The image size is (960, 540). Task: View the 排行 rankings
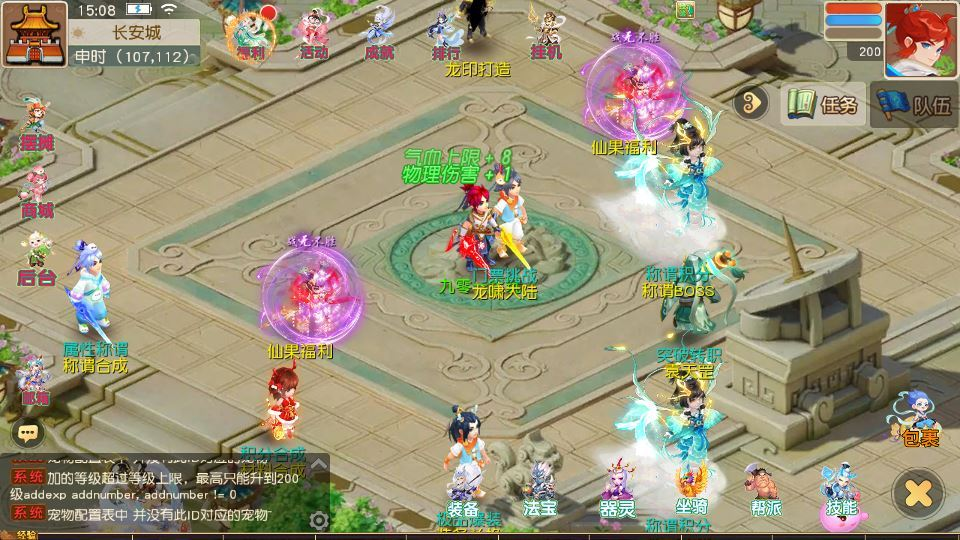click(445, 33)
